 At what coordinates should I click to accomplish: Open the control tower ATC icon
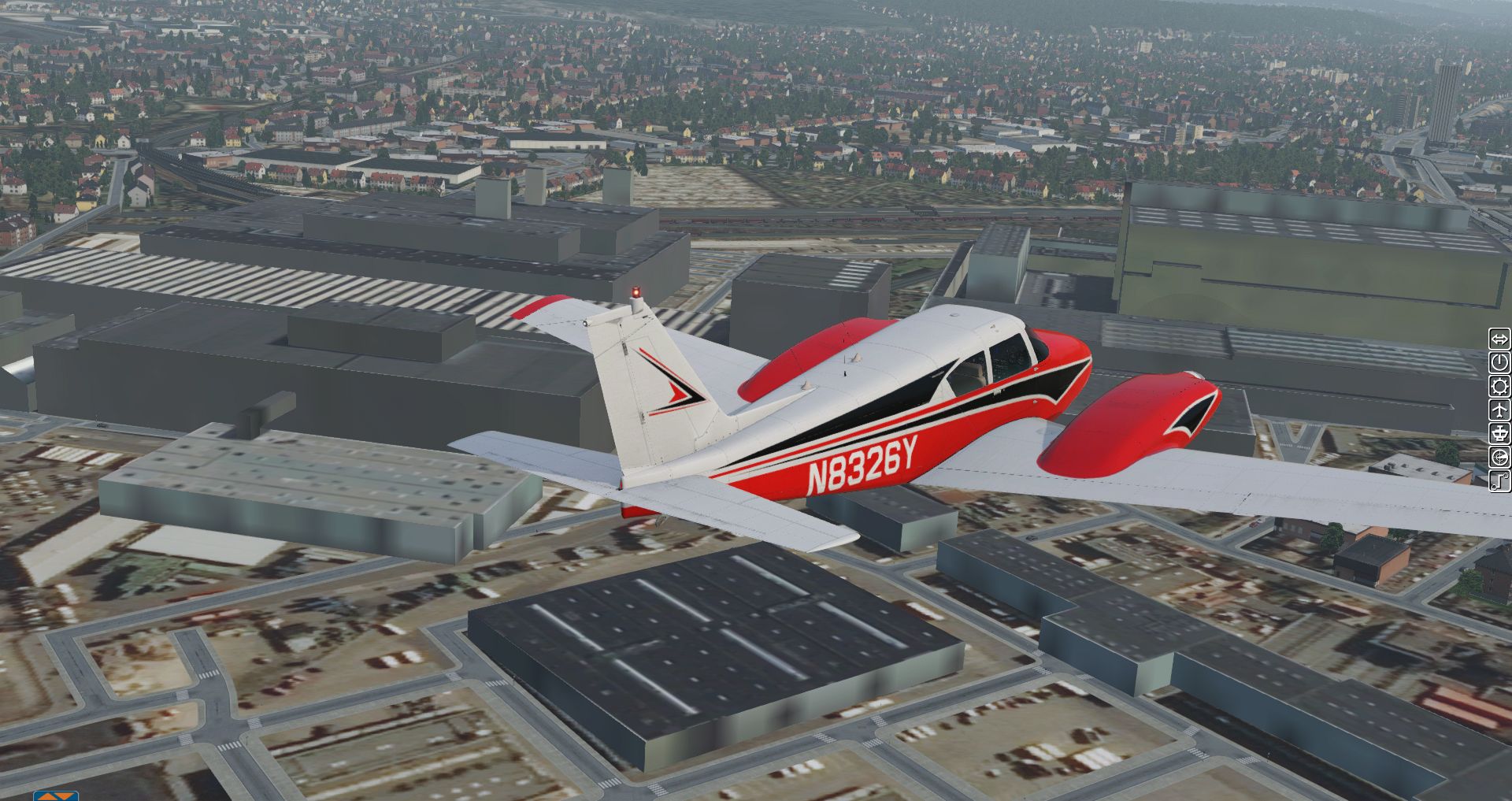pos(1499,433)
